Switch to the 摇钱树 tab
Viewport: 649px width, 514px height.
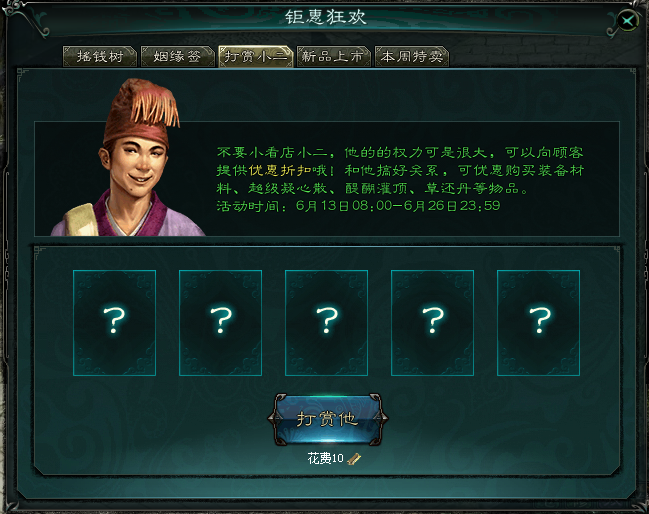pos(99,56)
